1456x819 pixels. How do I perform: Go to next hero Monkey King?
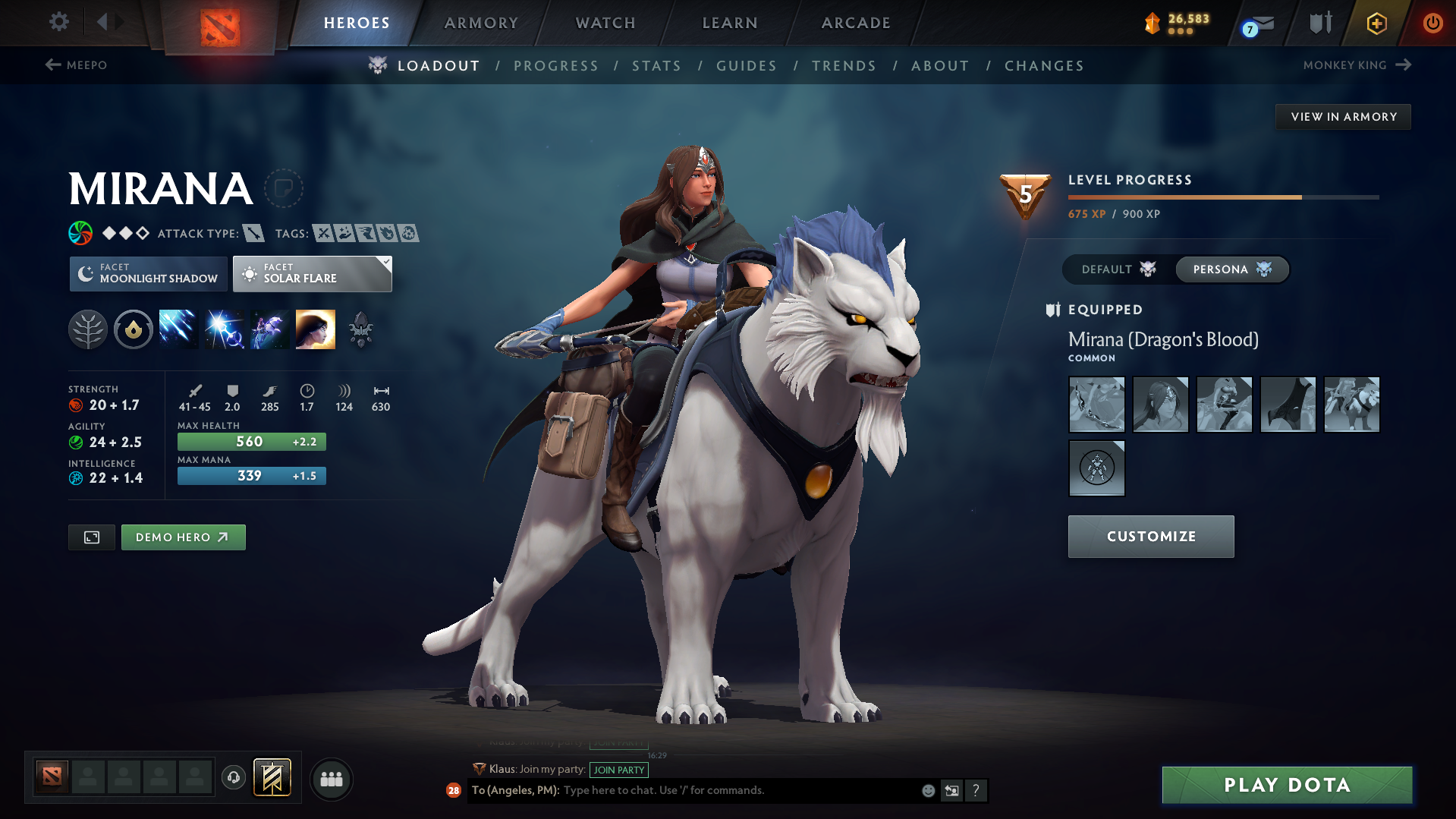1358,65
